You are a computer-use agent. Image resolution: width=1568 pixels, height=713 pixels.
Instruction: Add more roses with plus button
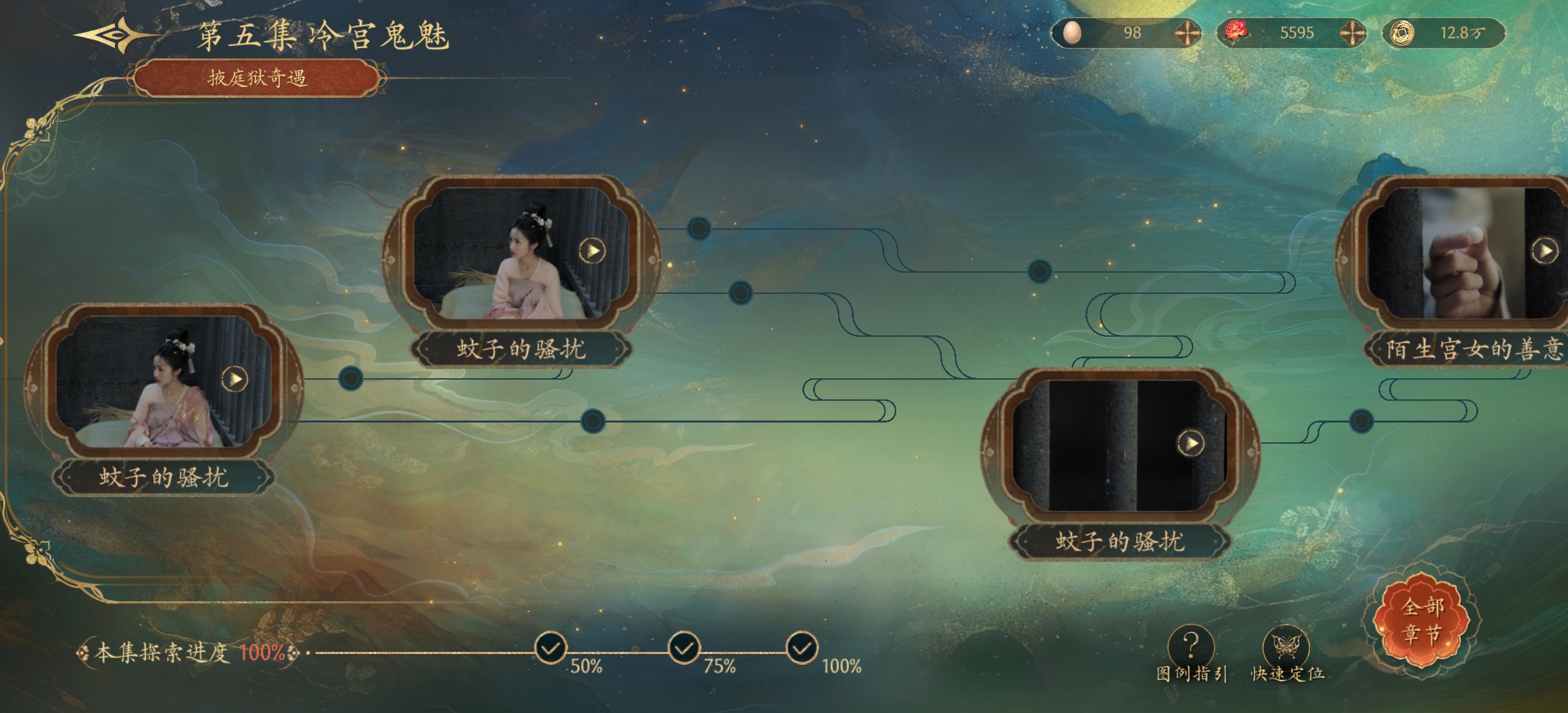1352,33
